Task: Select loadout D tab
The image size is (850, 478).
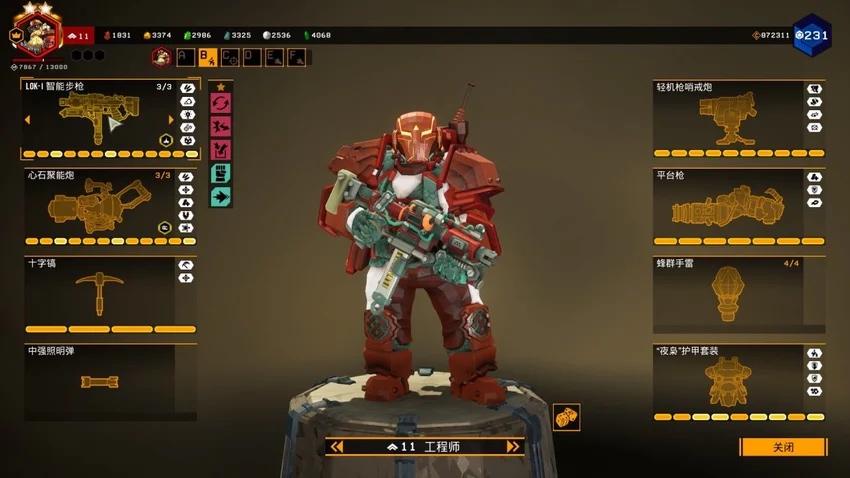Action: pos(252,57)
